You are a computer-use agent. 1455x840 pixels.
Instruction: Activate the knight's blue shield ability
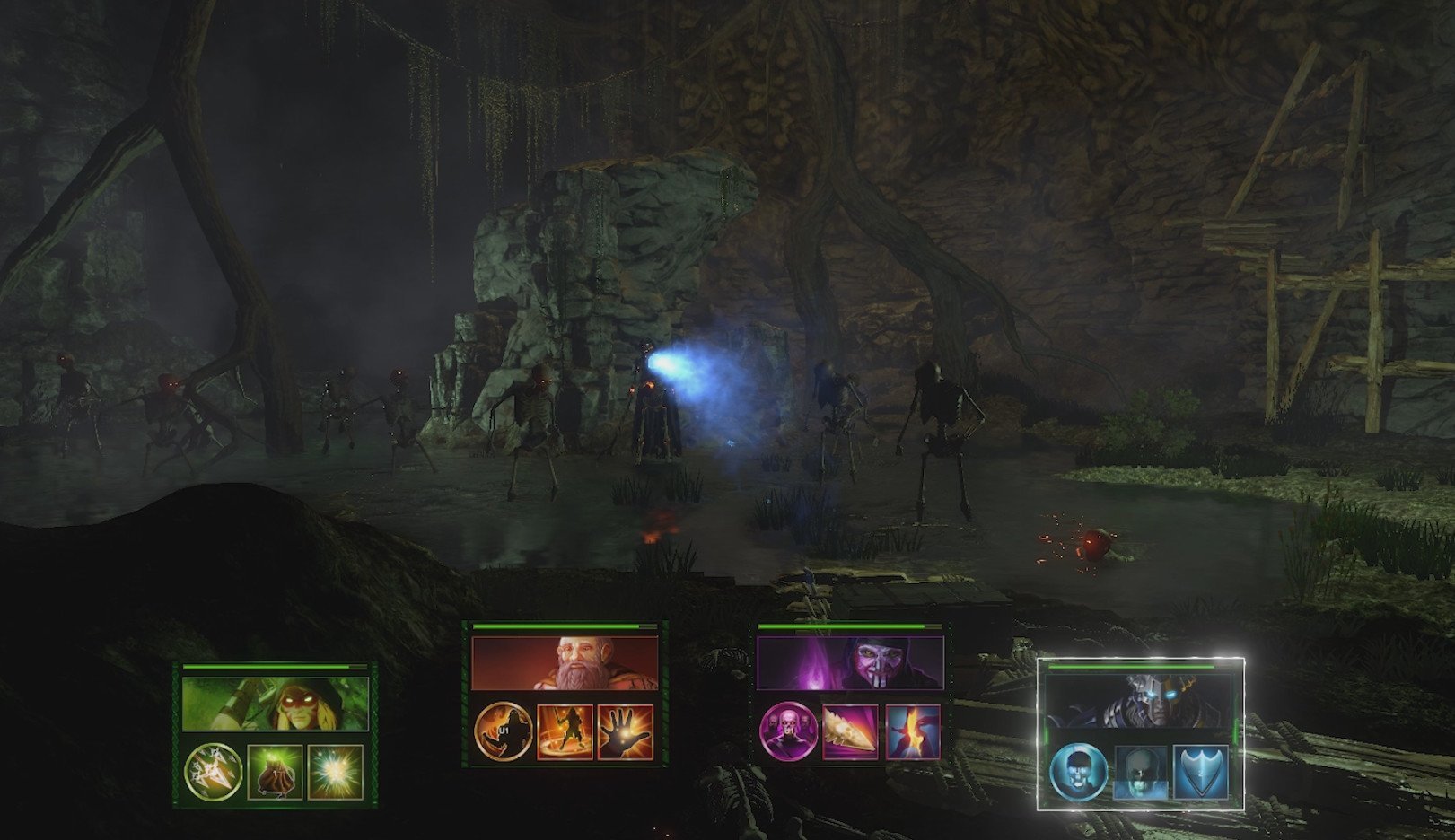[1200, 771]
